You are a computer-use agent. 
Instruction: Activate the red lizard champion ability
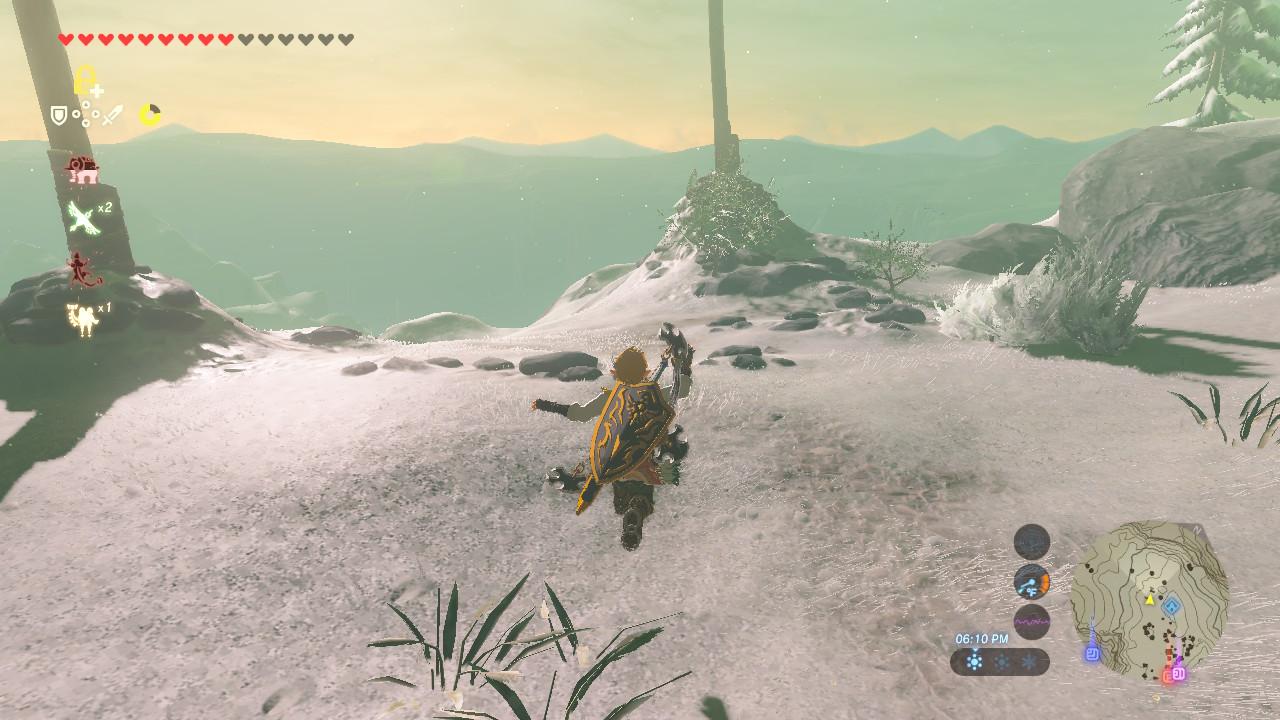80,268
